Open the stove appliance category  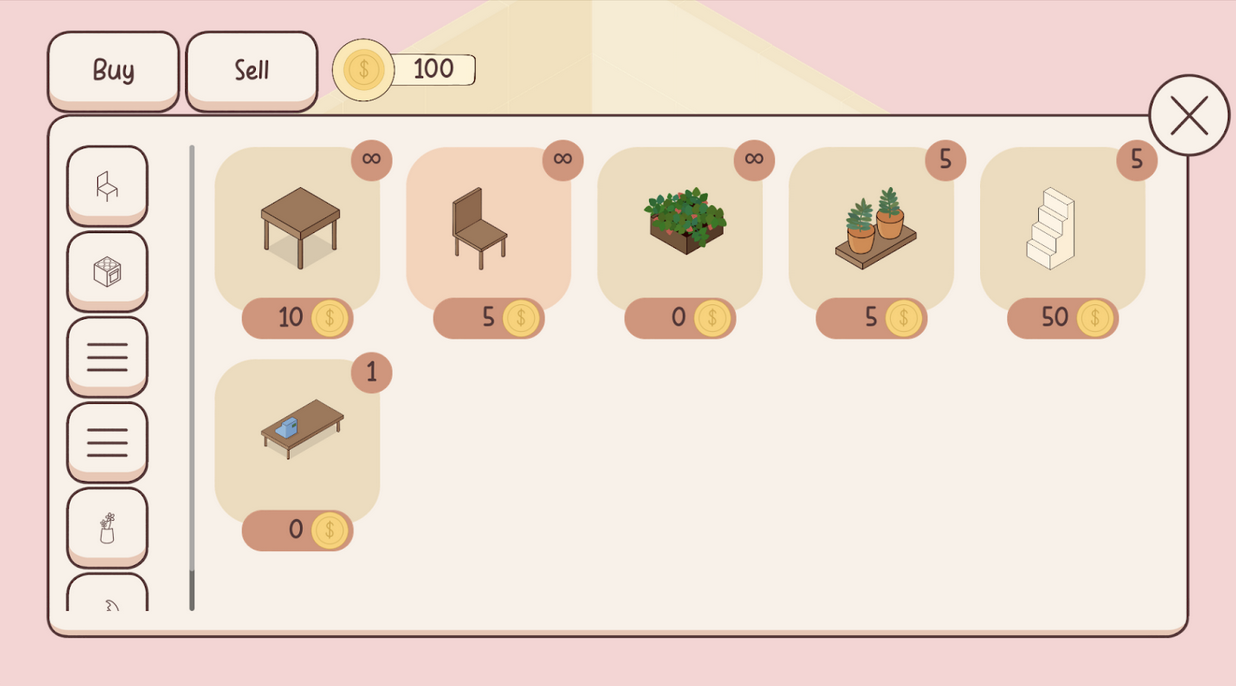(x=107, y=271)
